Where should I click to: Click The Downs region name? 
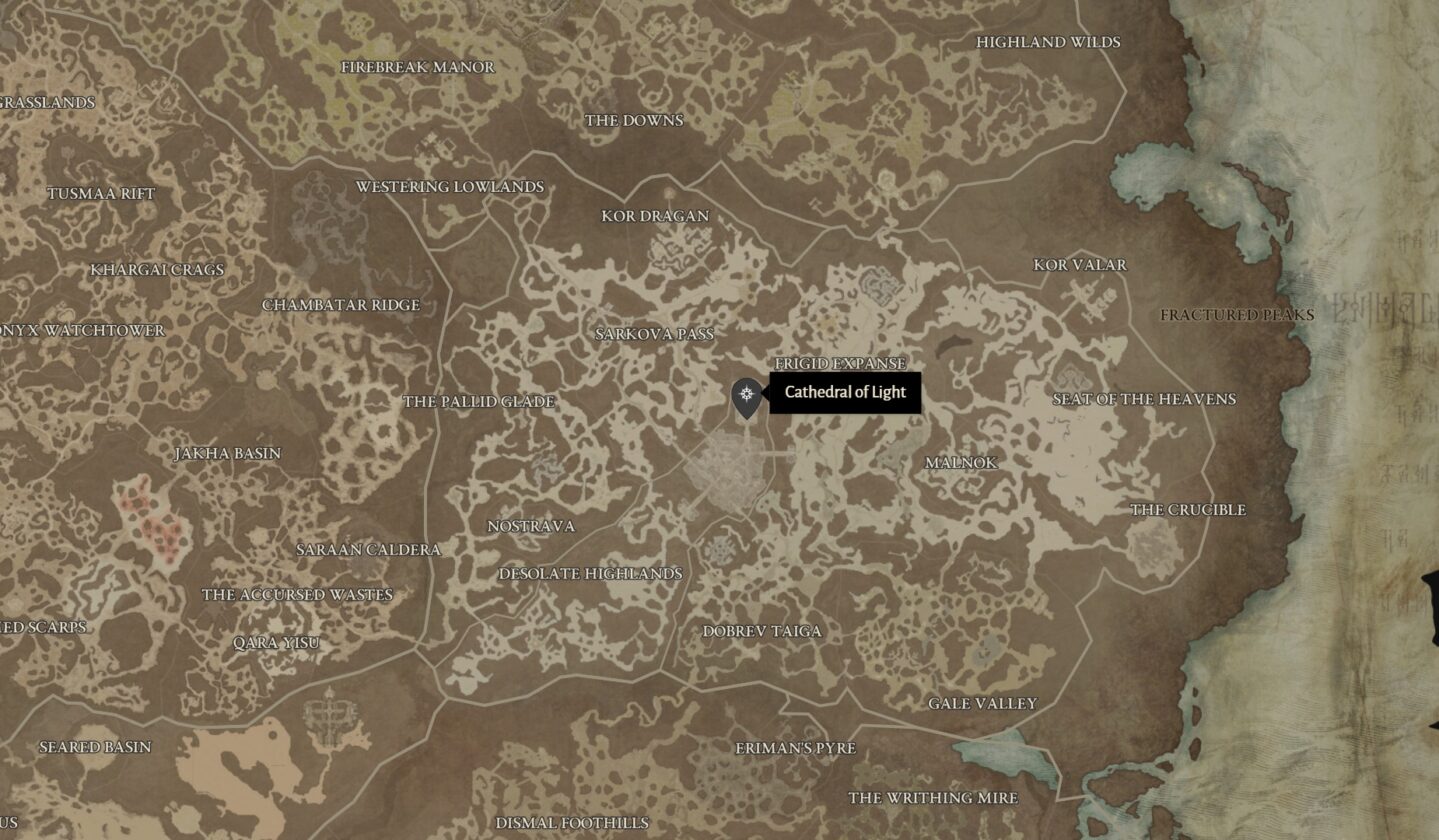[x=634, y=120]
